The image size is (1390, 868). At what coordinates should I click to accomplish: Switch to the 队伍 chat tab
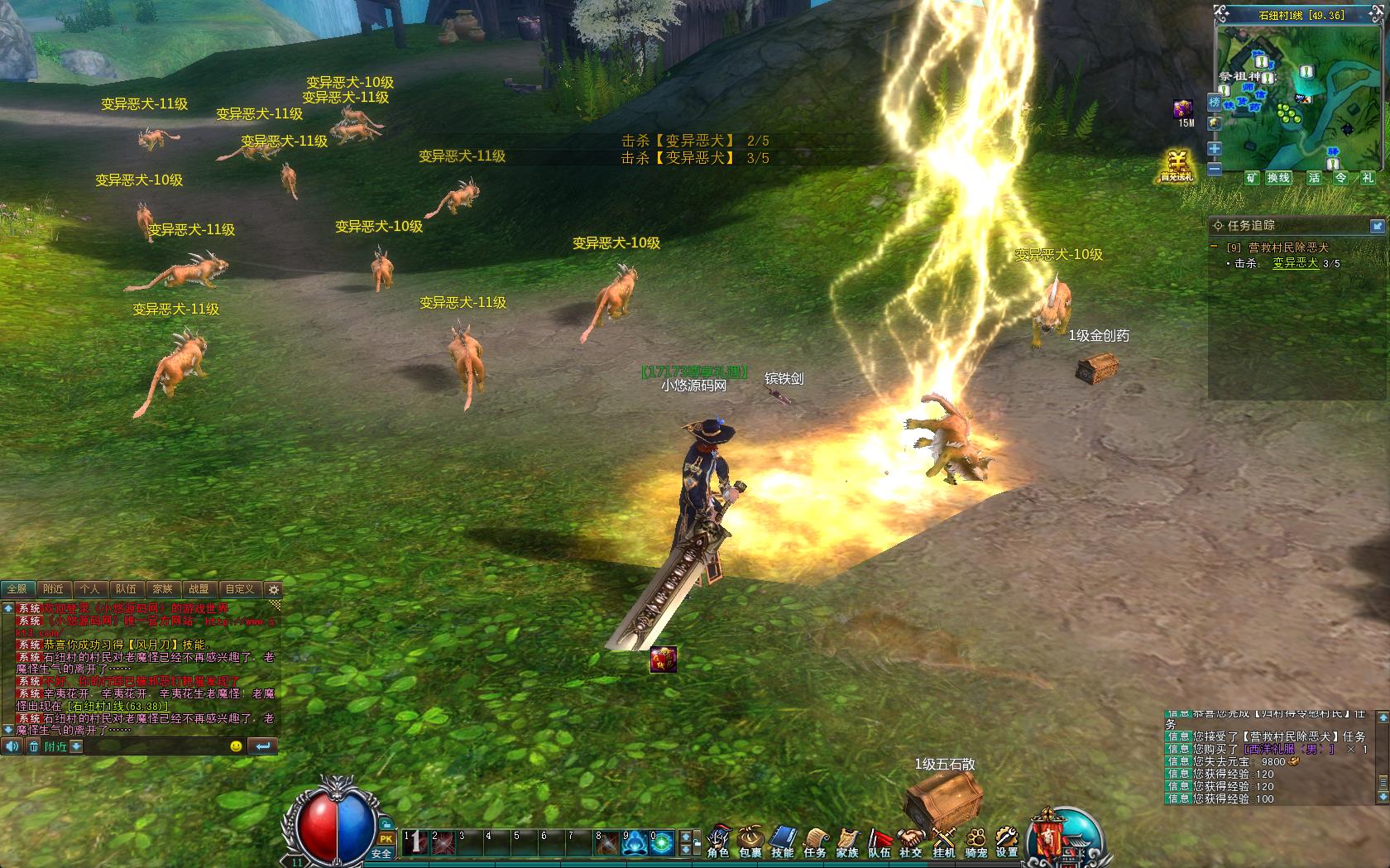click(126, 589)
